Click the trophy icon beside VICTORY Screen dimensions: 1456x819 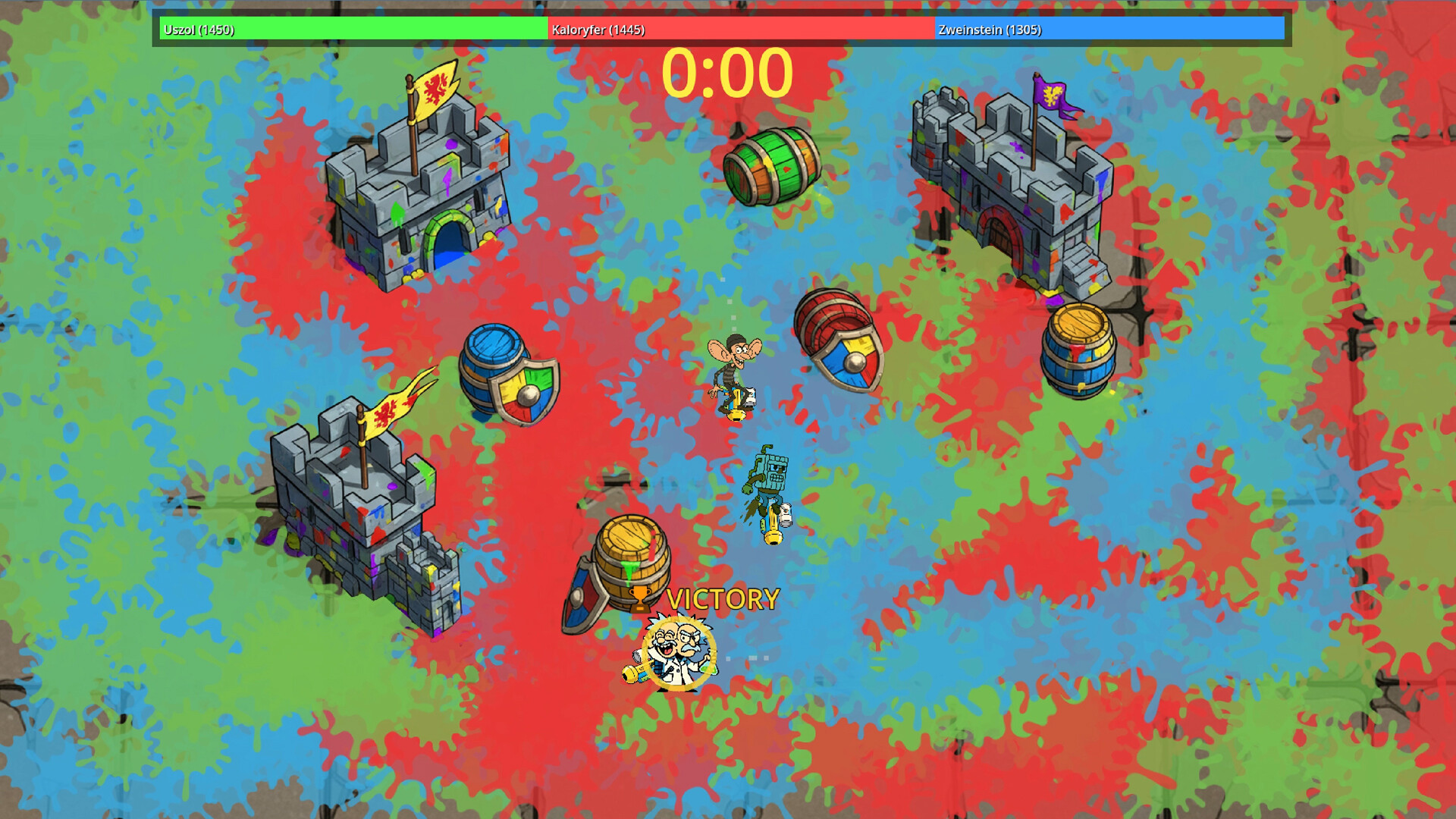point(638,599)
